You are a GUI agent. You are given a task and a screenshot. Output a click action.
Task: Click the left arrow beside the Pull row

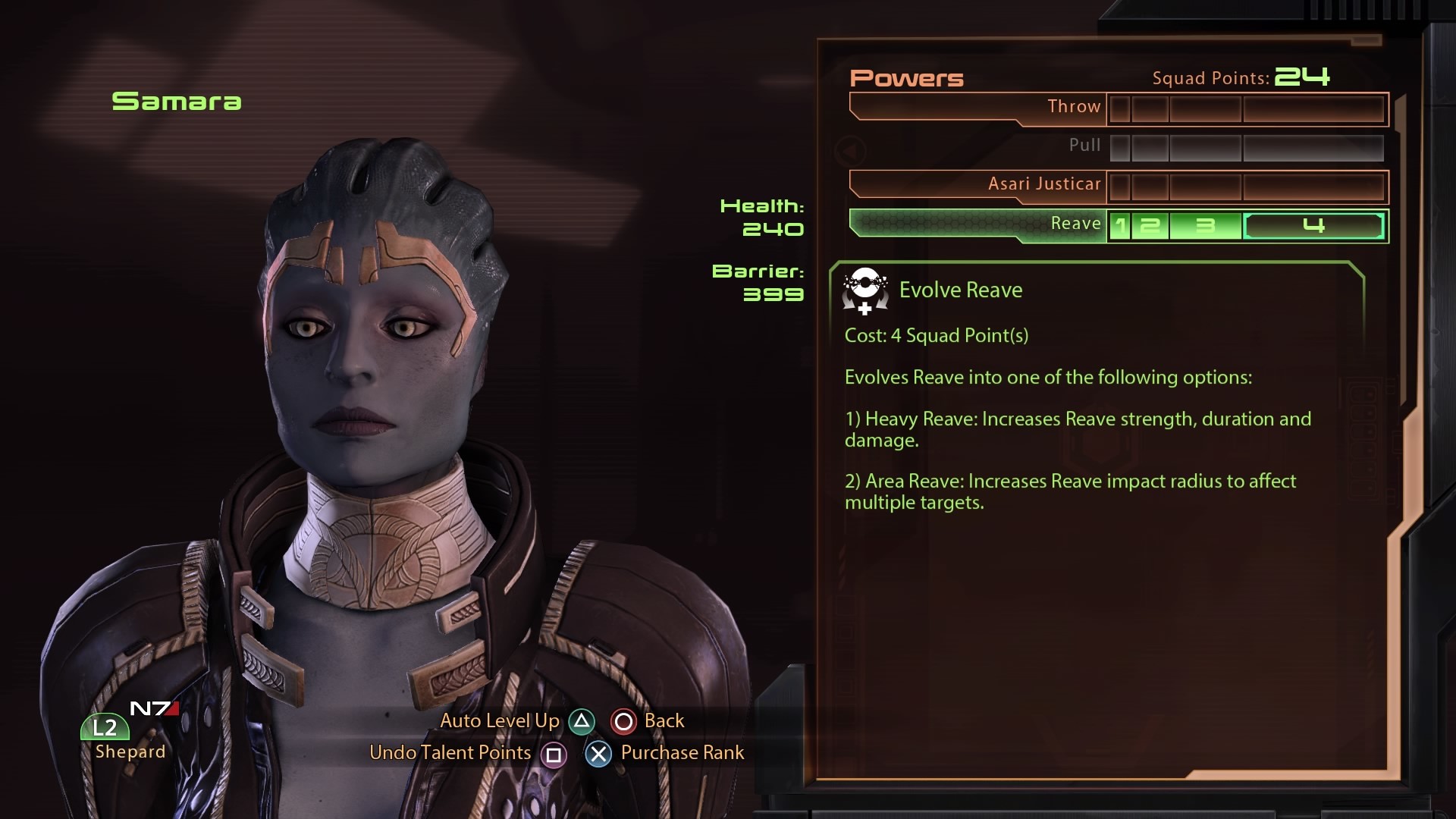click(852, 151)
